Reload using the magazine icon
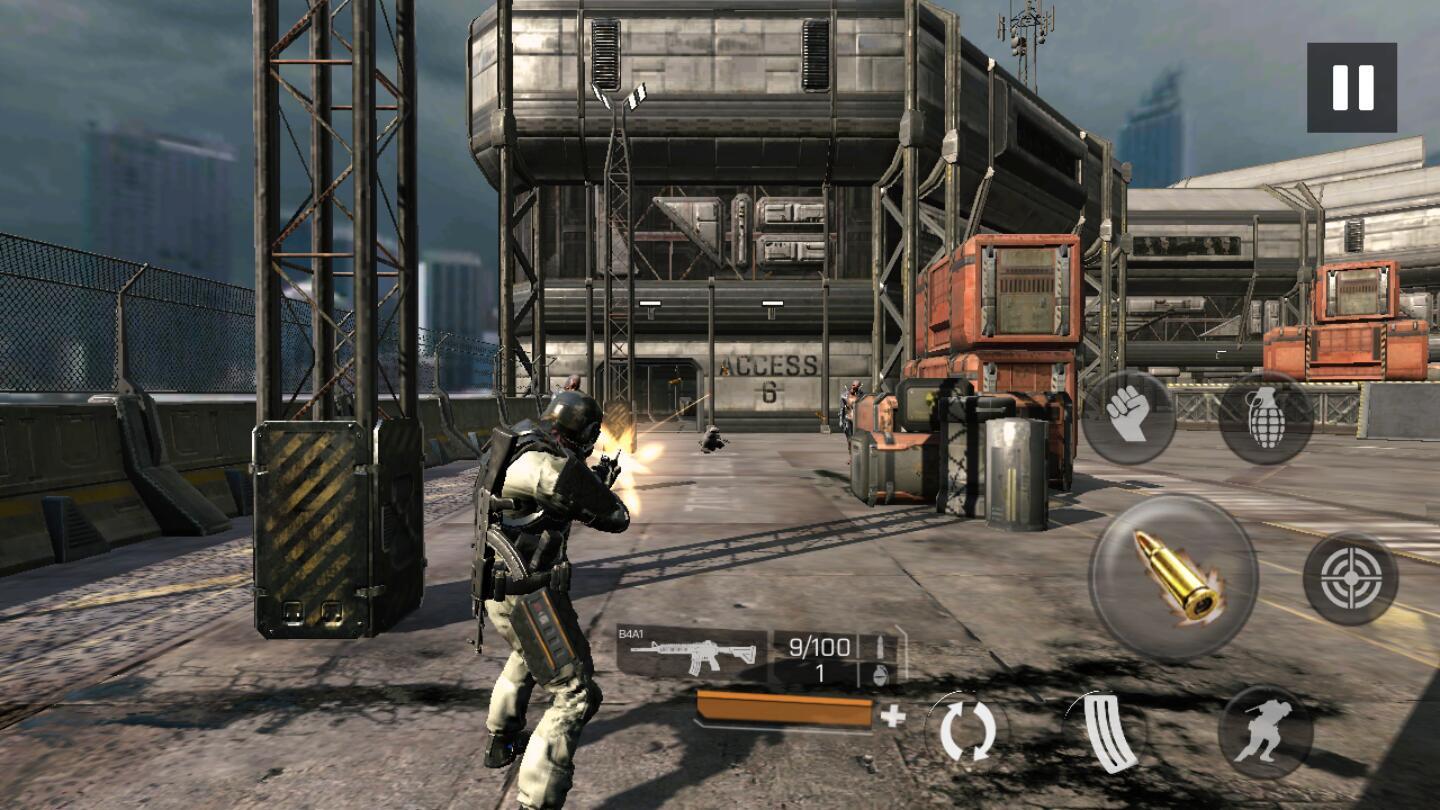This screenshot has height=810, width=1440. click(x=1112, y=733)
